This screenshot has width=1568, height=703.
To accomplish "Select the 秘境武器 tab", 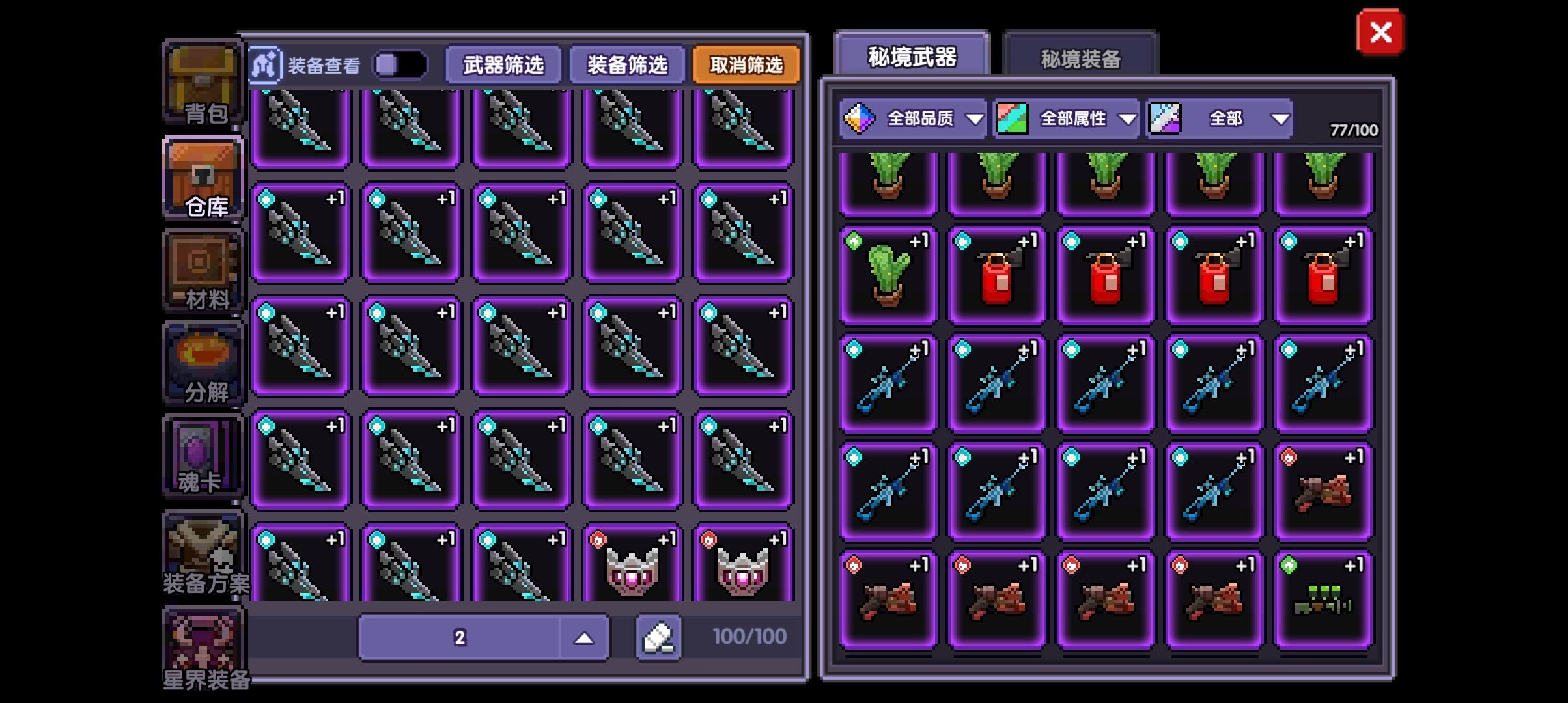I will pos(910,57).
